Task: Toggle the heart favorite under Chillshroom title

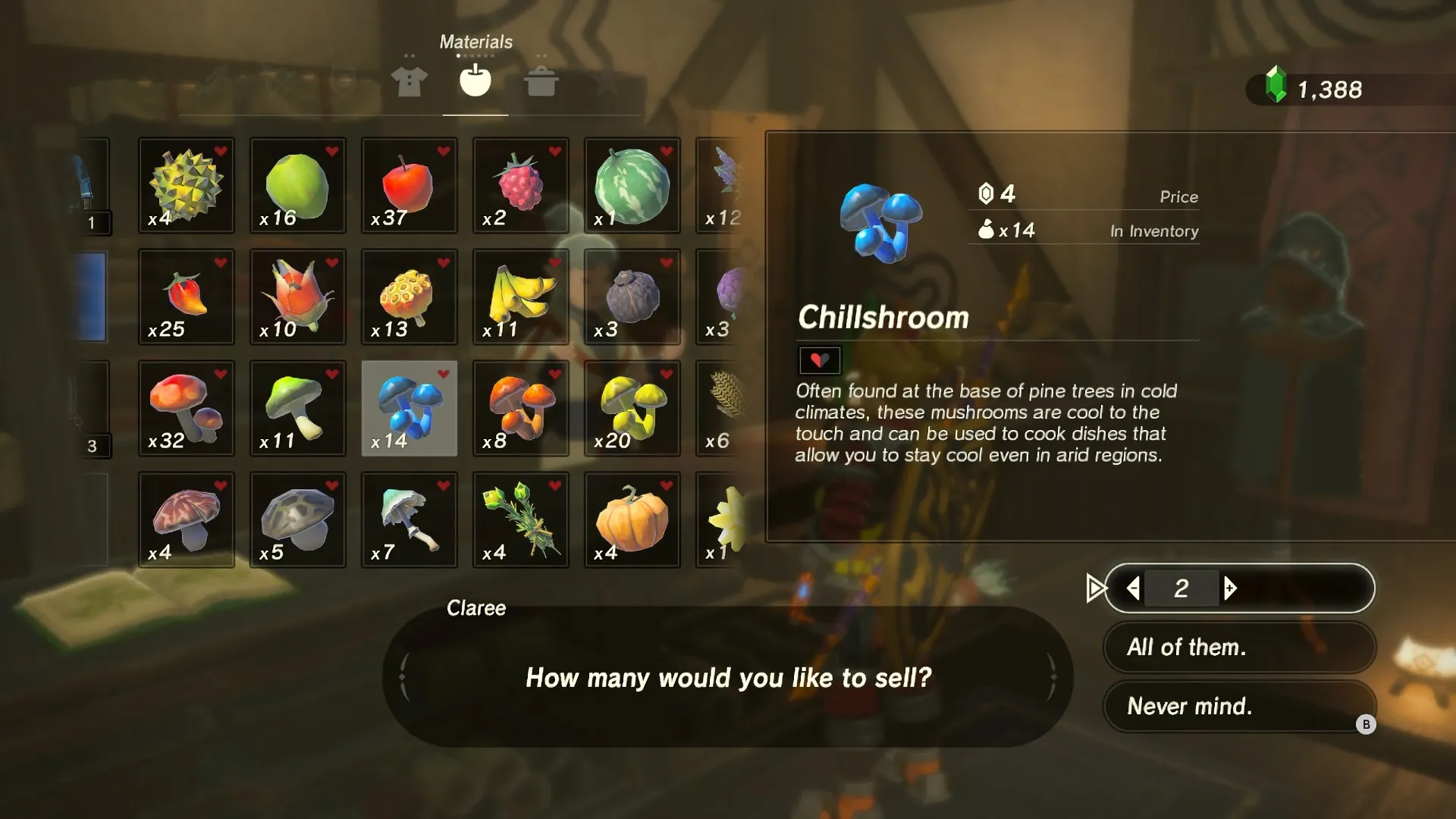Action: click(819, 360)
